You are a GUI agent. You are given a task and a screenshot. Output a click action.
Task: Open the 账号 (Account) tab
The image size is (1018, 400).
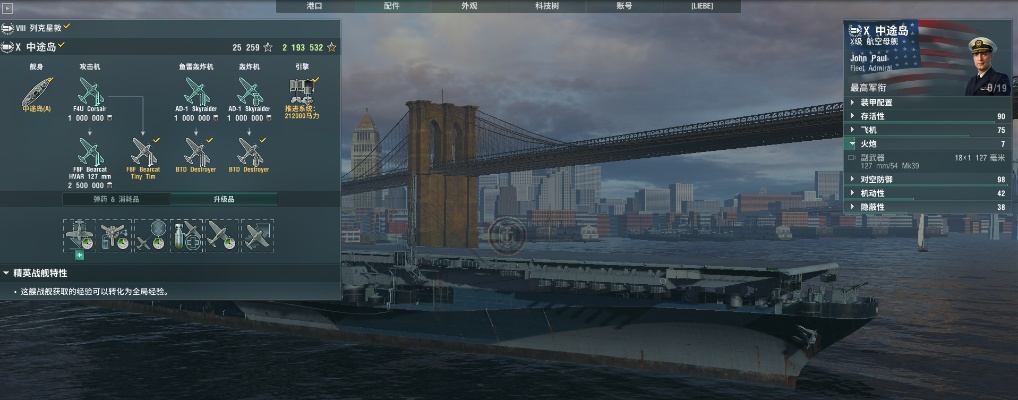pos(624,6)
